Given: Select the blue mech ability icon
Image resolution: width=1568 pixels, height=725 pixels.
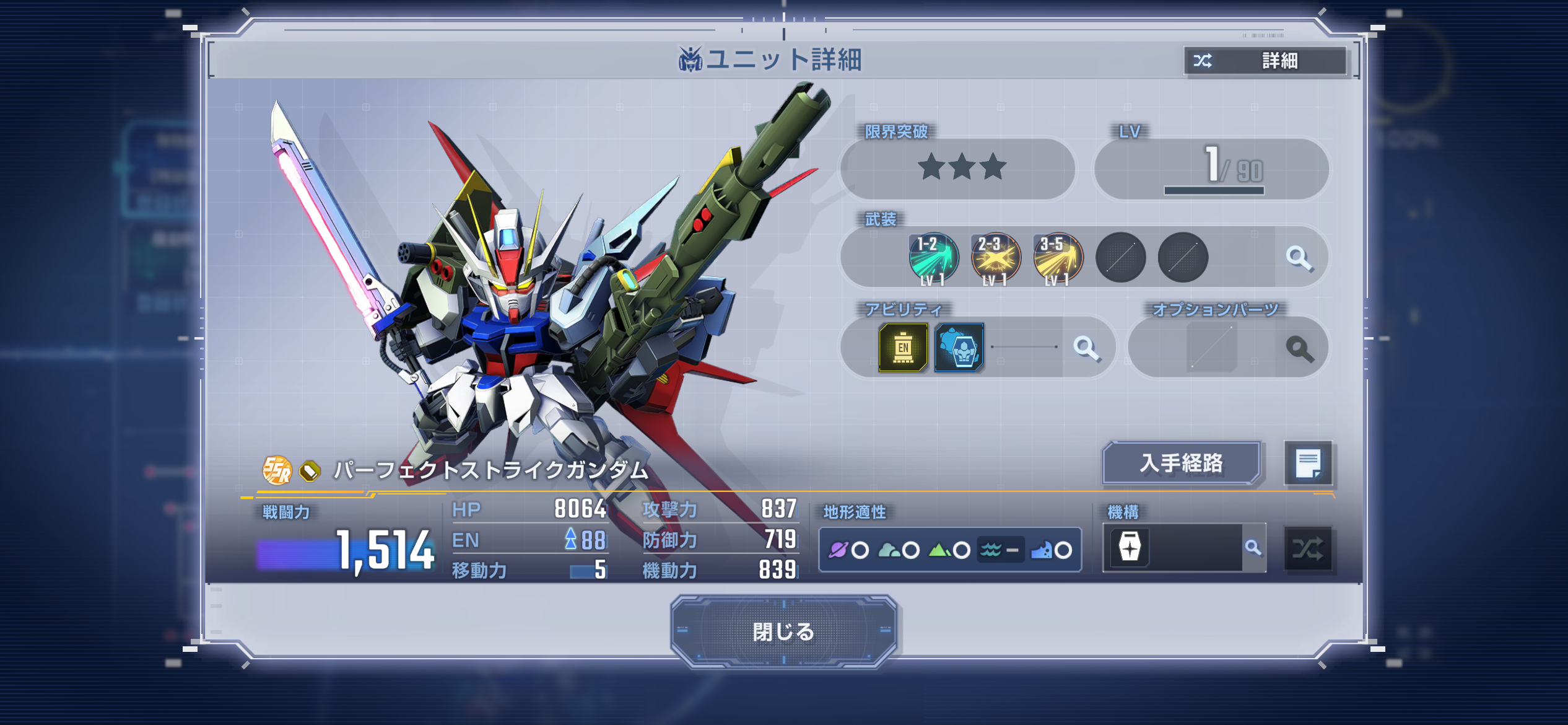Looking at the screenshot, I should point(959,347).
